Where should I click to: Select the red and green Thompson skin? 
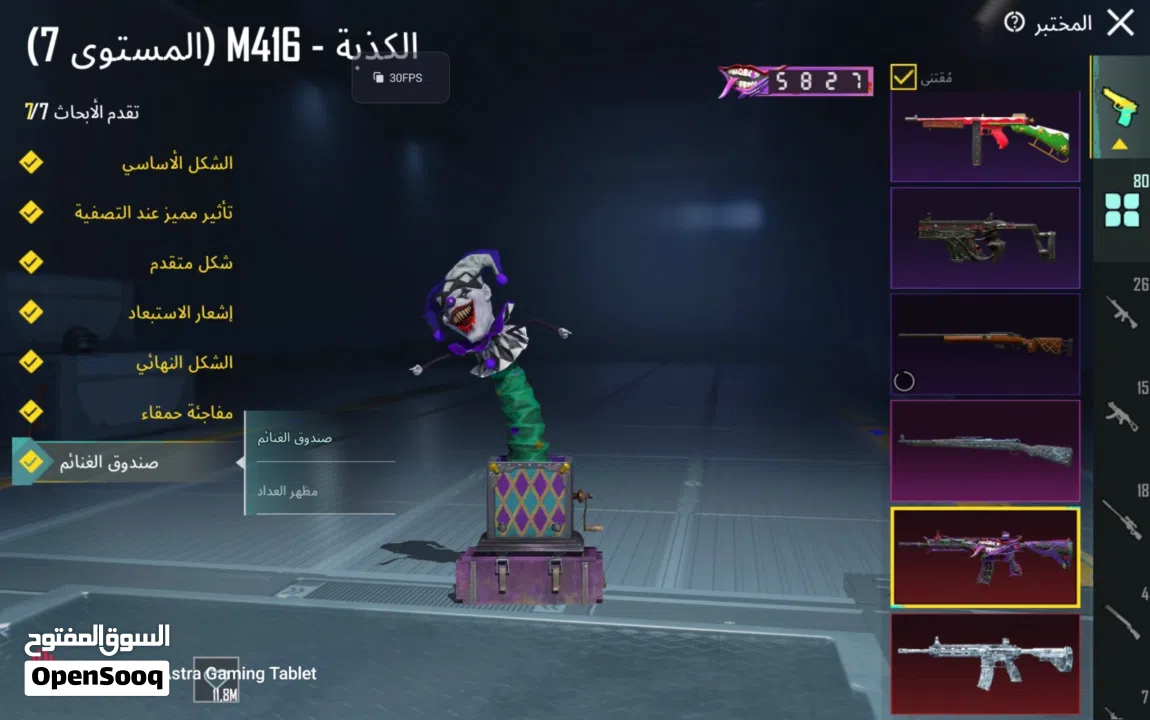985,135
